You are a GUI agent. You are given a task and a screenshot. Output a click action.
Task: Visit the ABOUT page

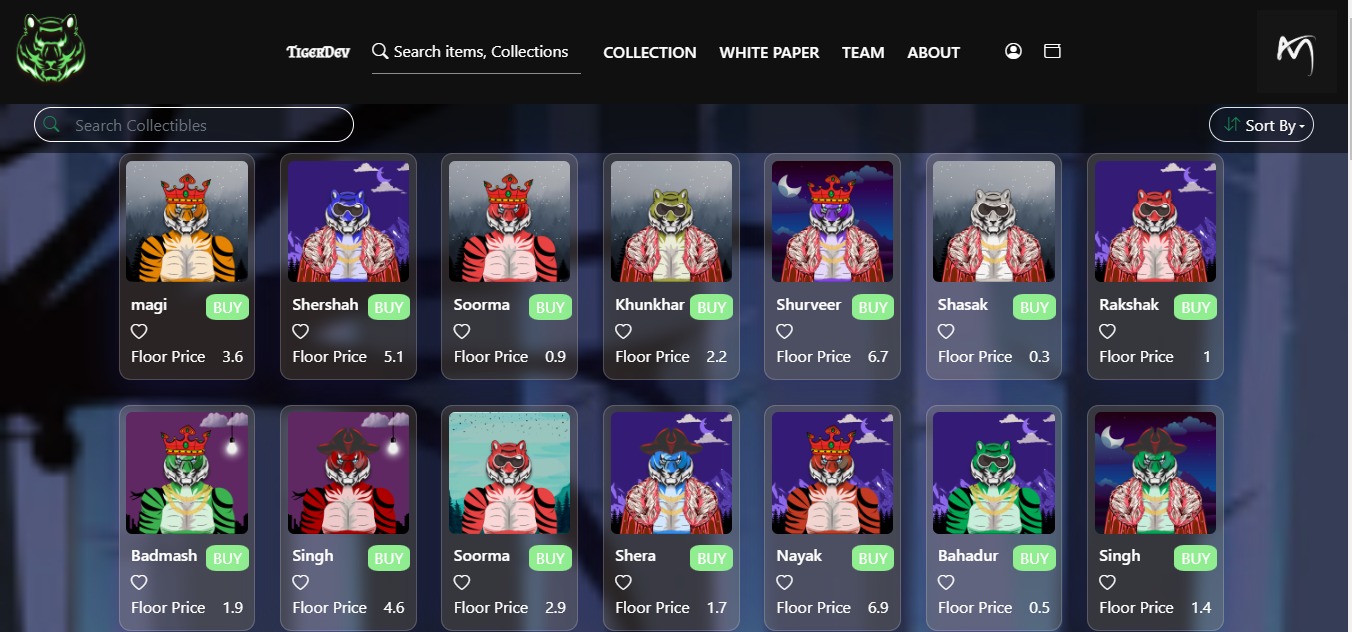933,52
